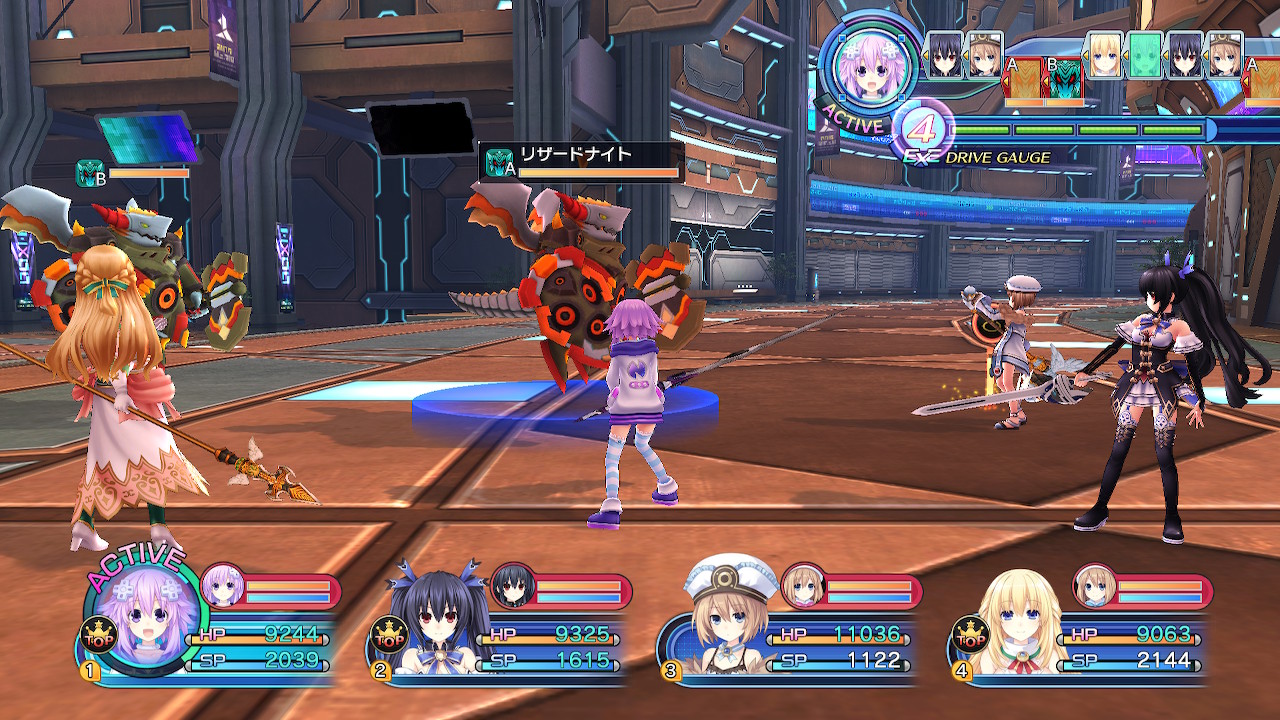Select the small partner icon above Vert's HP
Image resolution: width=1280 pixels, height=720 pixels.
click(1094, 586)
